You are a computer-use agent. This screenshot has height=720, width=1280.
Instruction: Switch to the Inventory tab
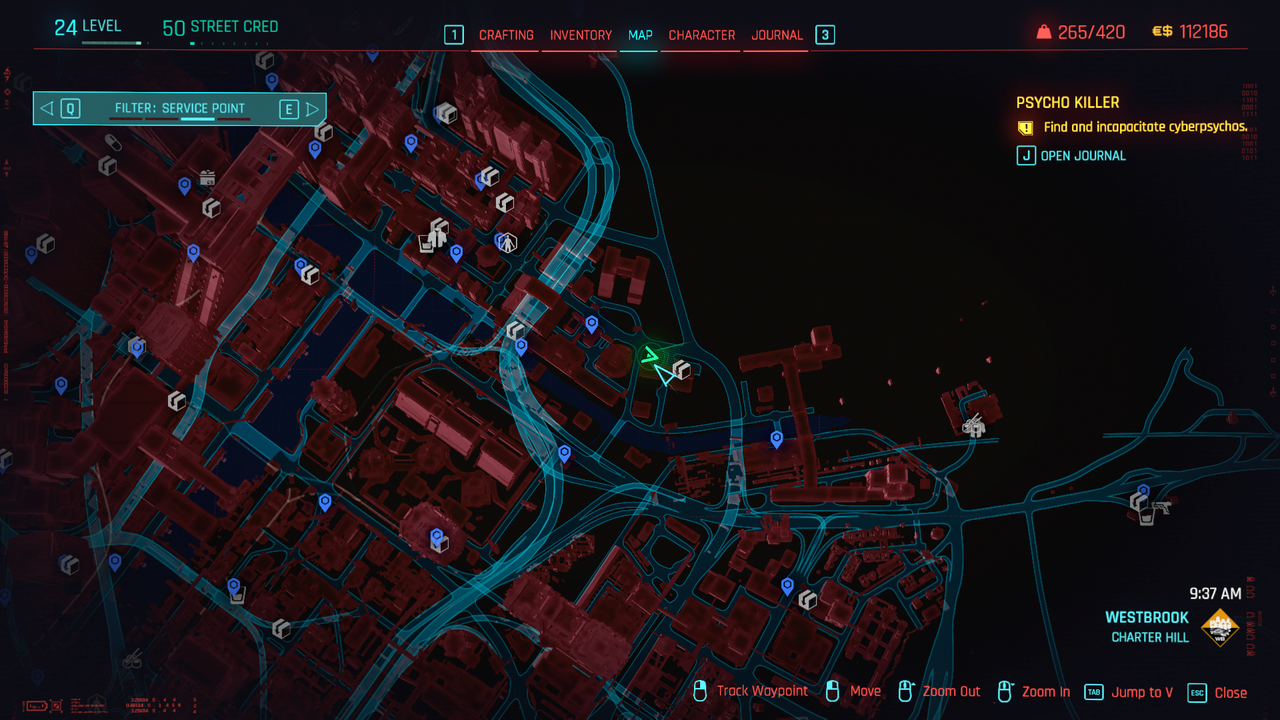coord(580,35)
